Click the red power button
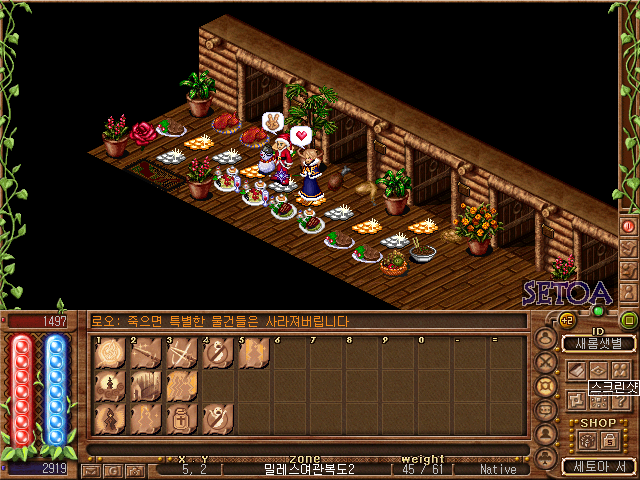640x480 pixels. (628, 226)
